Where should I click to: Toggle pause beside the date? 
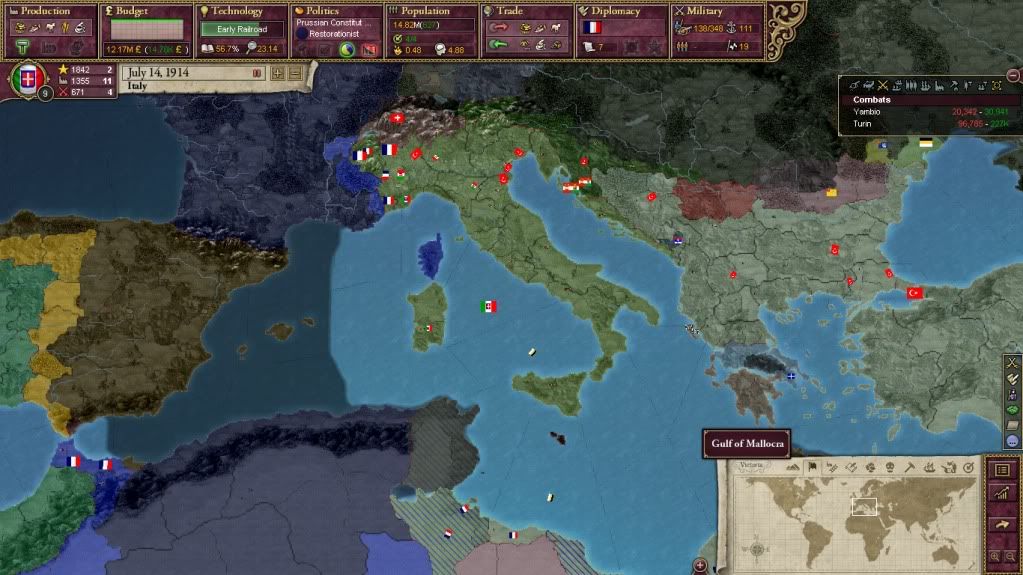click(x=257, y=73)
